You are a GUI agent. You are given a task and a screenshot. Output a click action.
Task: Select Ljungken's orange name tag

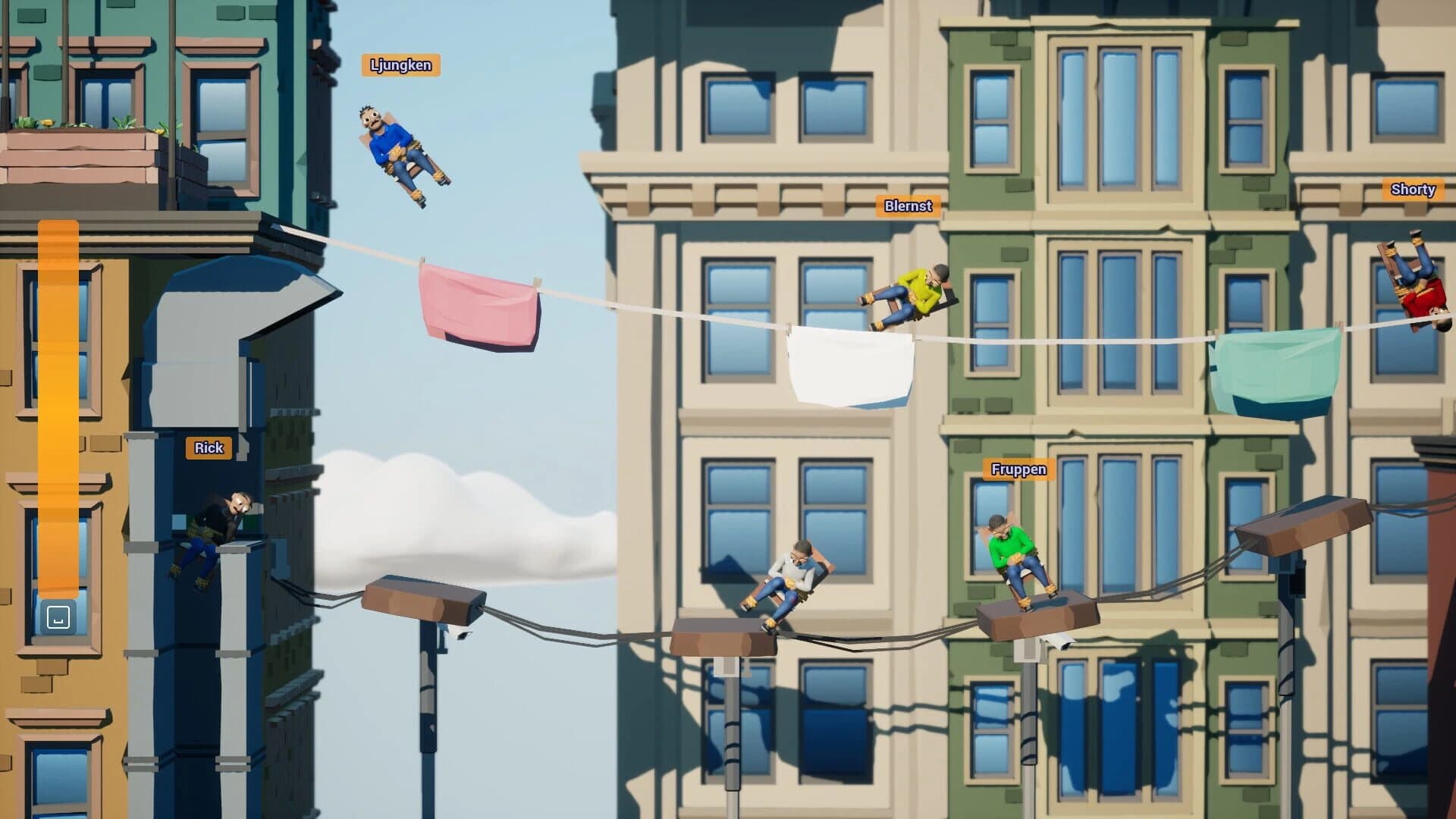point(401,66)
